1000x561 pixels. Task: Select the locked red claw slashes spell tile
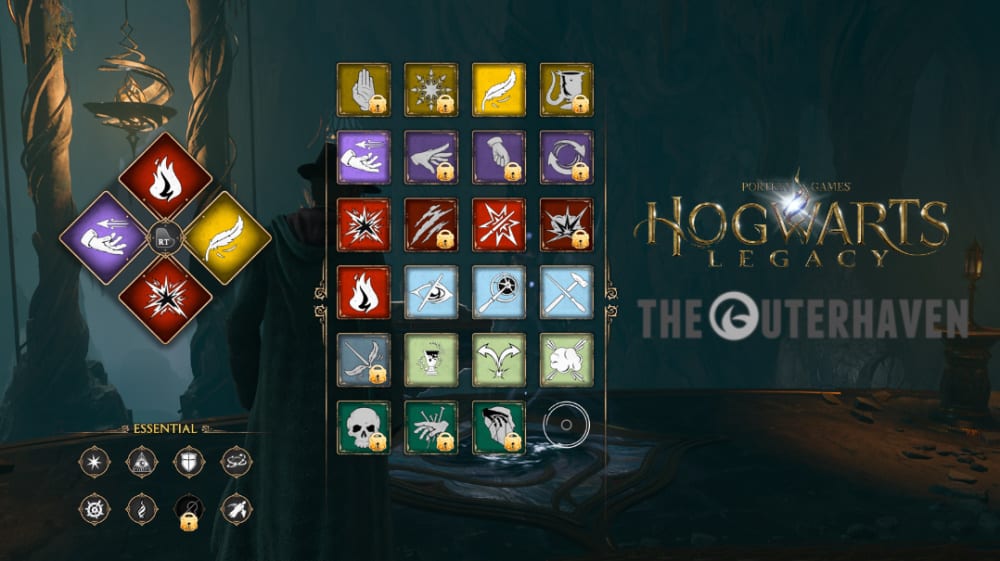pos(431,224)
